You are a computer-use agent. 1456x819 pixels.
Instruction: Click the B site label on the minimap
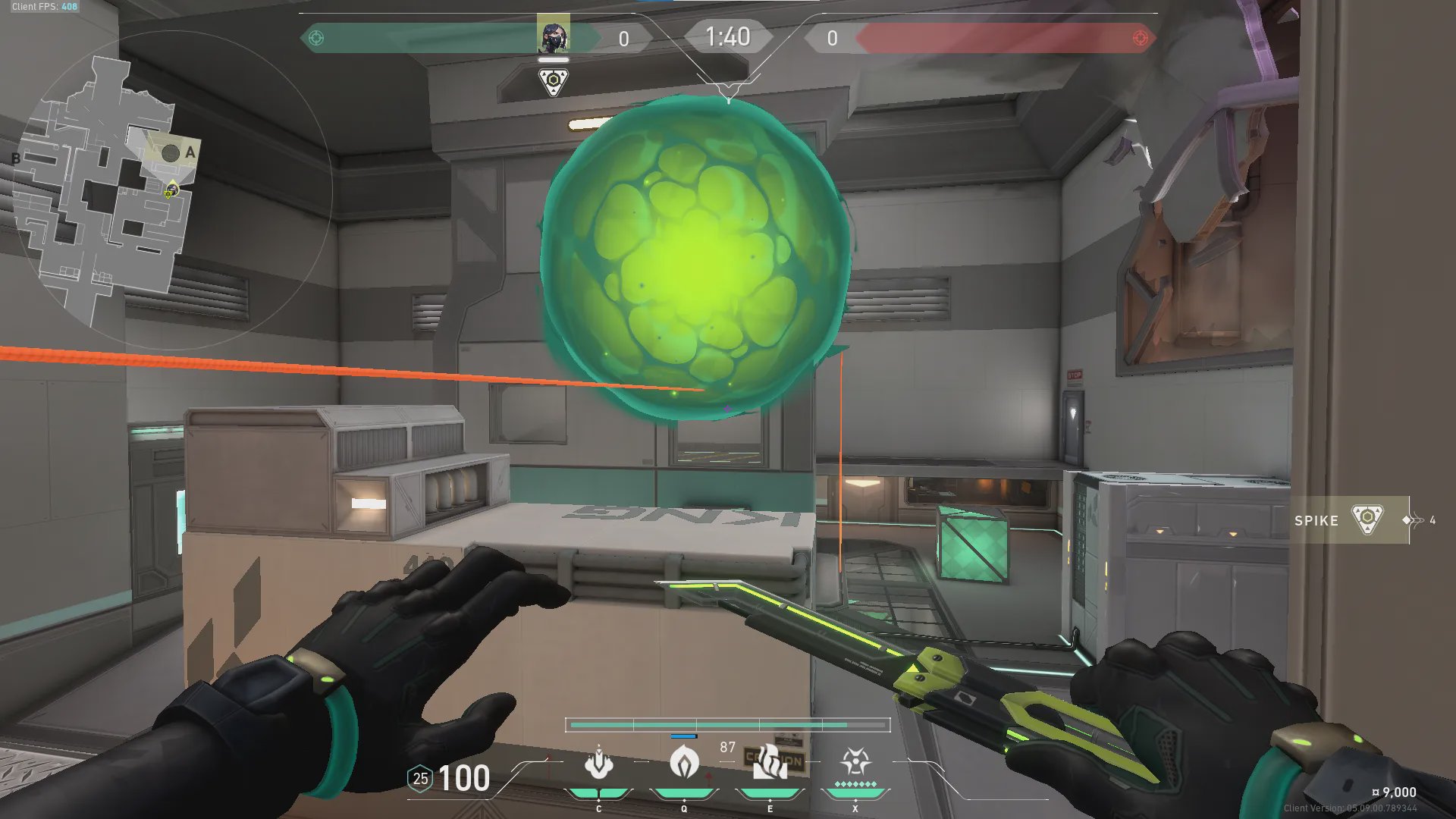pyautogui.click(x=16, y=158)
